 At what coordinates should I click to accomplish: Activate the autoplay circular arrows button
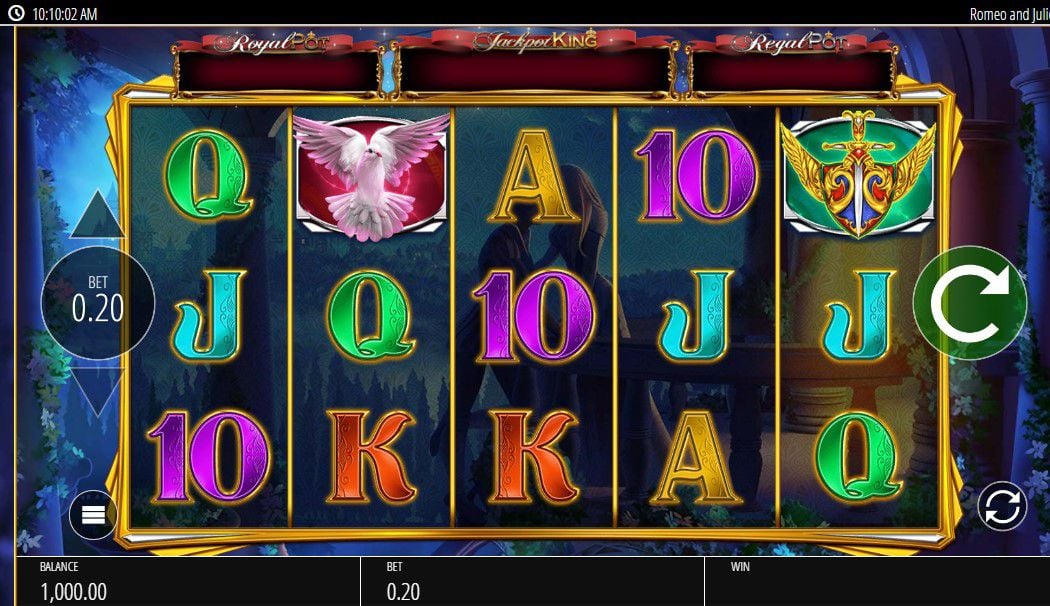(x=1001, y=506)
